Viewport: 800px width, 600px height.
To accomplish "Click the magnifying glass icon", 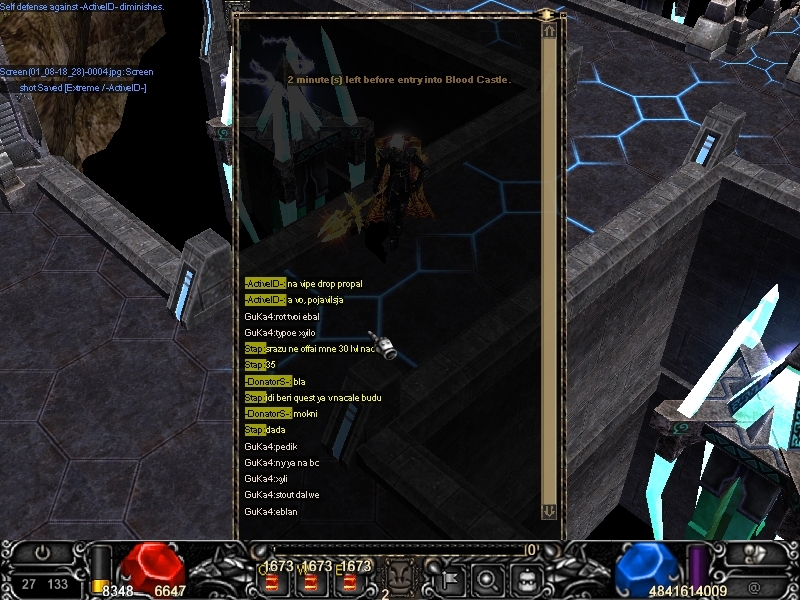I will [486, 577].
